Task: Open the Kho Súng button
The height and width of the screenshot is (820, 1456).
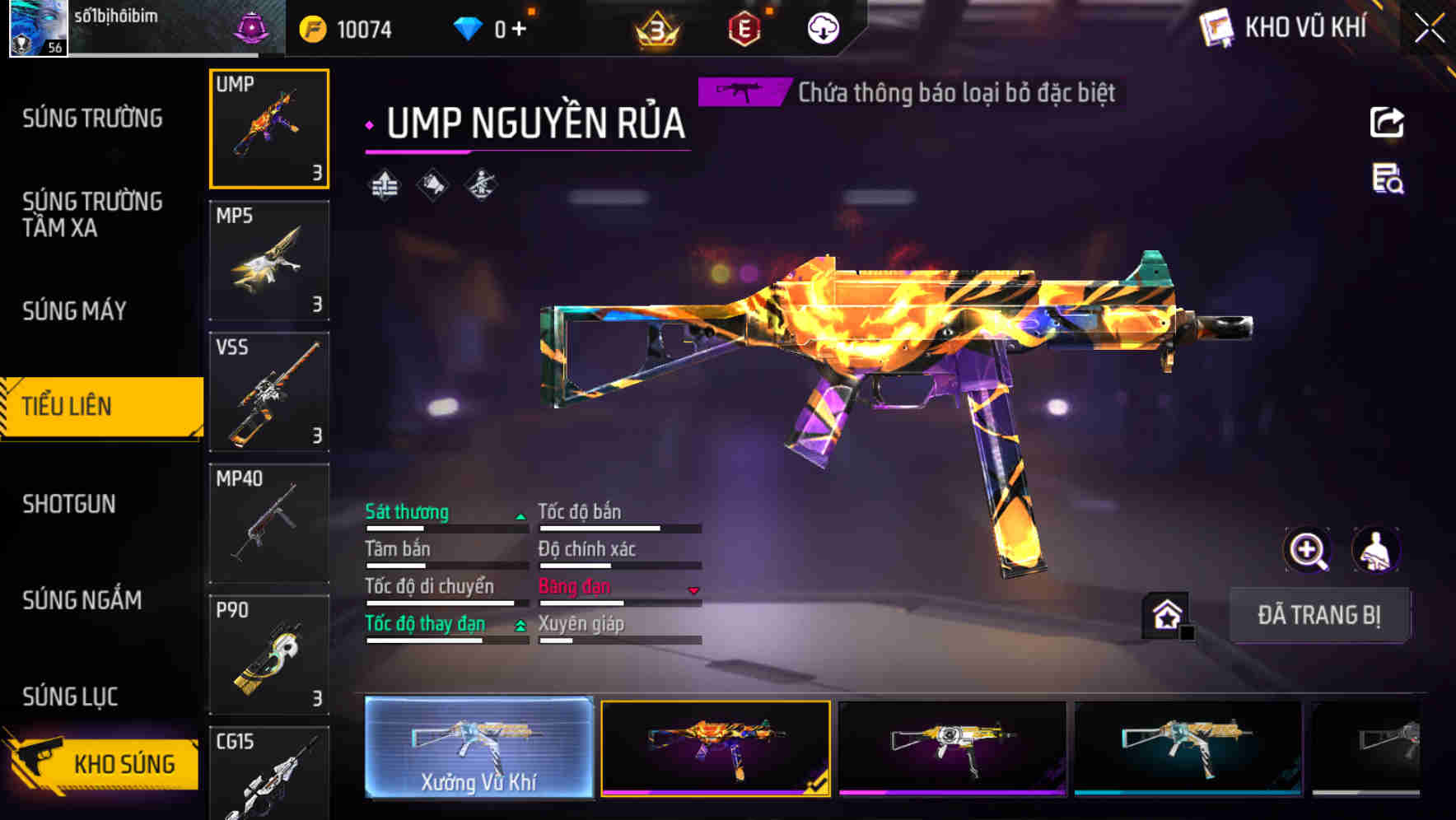Action: (103, 763)
